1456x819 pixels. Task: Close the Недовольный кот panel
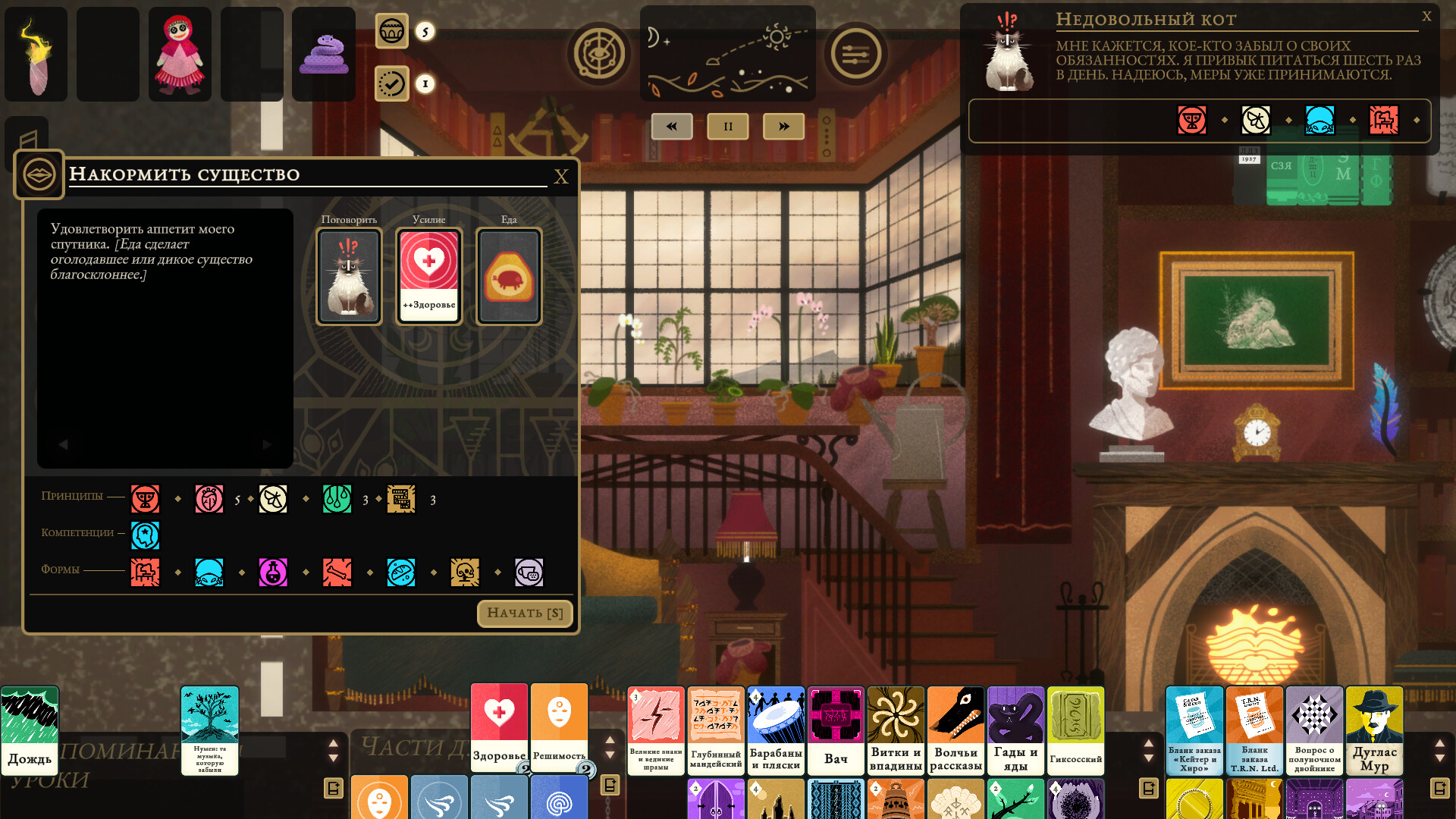1428,15
